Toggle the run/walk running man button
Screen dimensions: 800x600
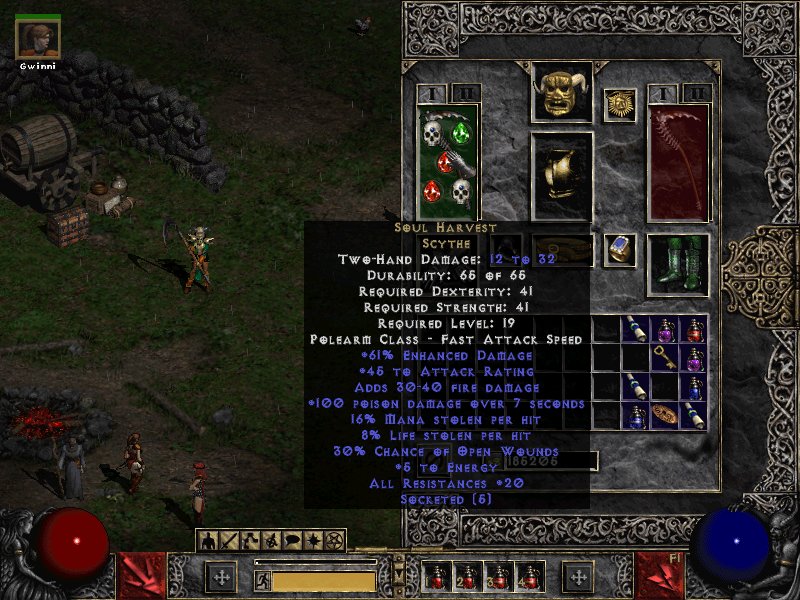click(x=262, y=578)
